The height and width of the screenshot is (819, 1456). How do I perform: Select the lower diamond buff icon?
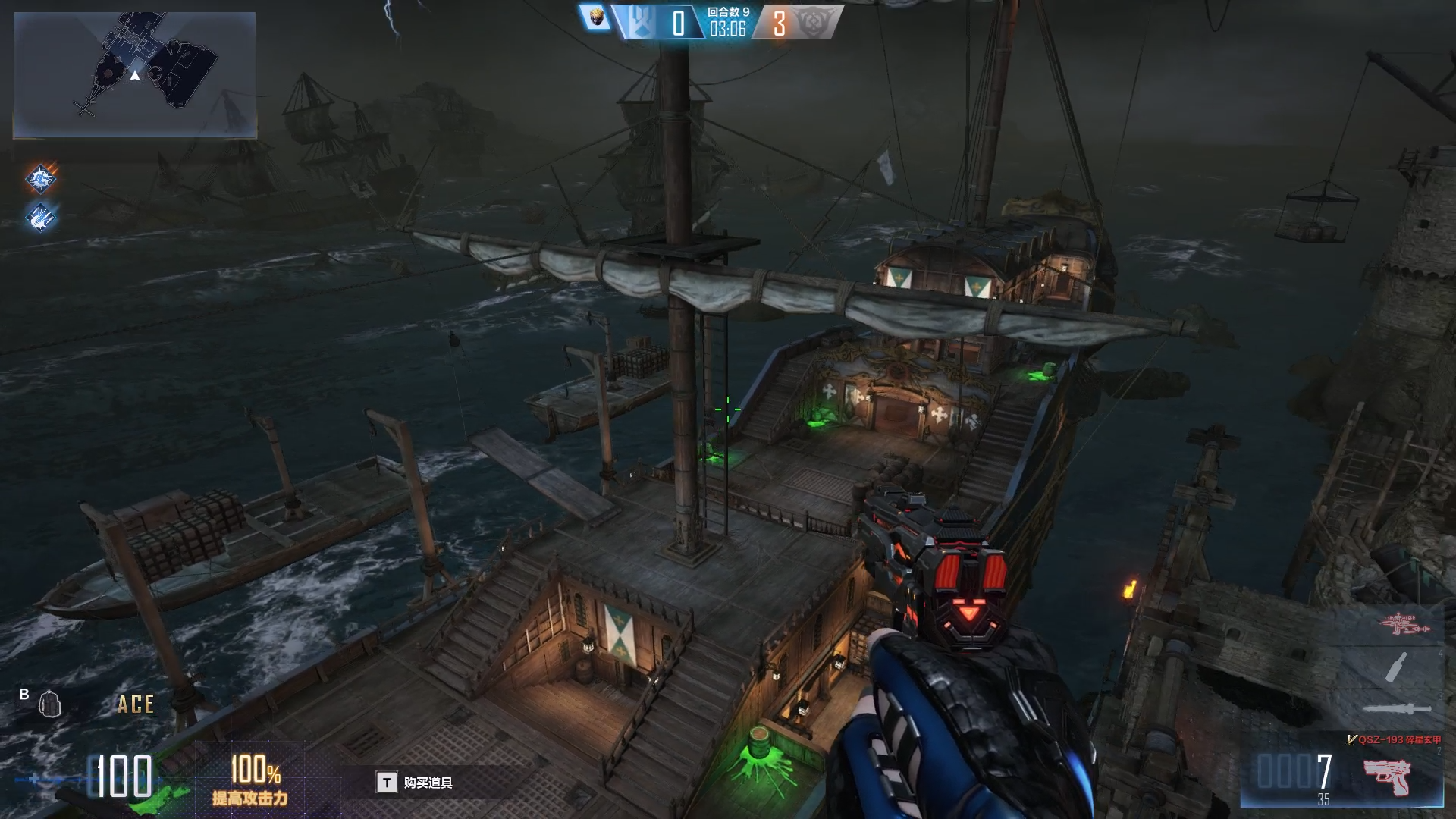[x=41, y=218]
